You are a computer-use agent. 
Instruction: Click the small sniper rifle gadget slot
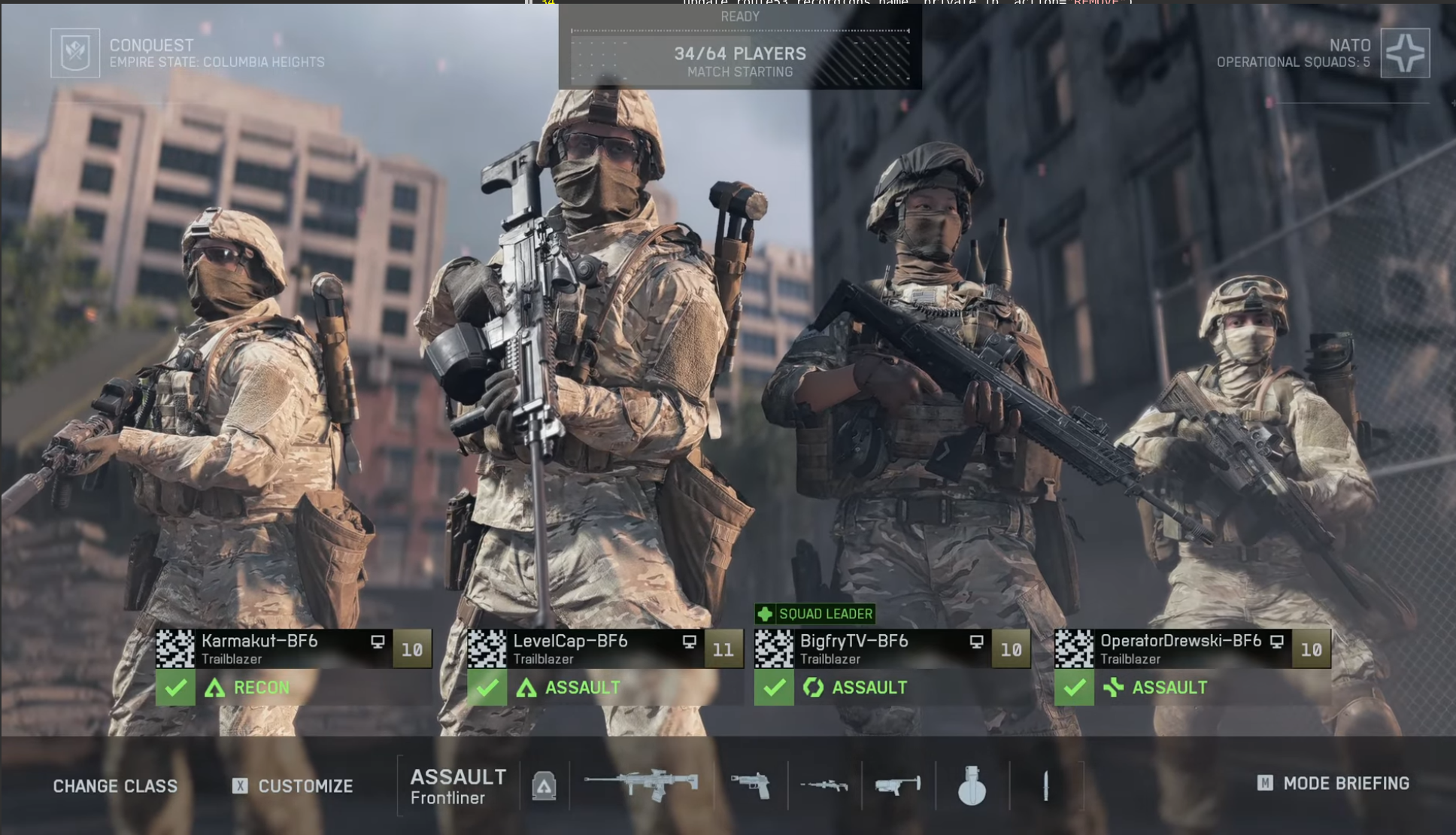tap(824, 785)
